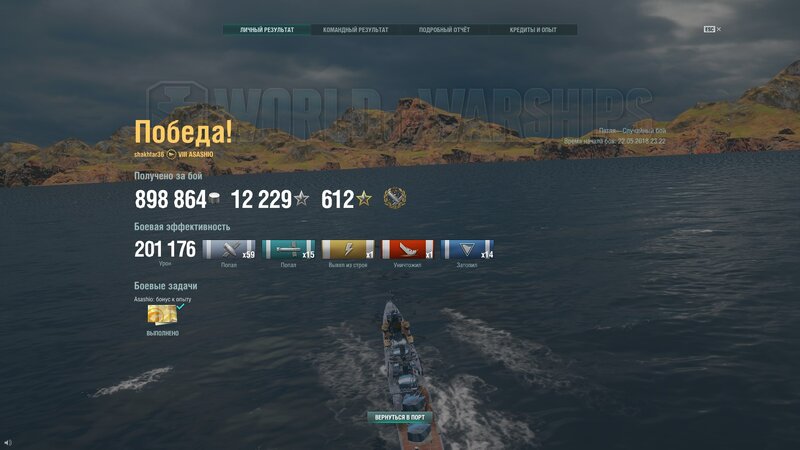Toggle the speaker sound icon

(8, 441)
